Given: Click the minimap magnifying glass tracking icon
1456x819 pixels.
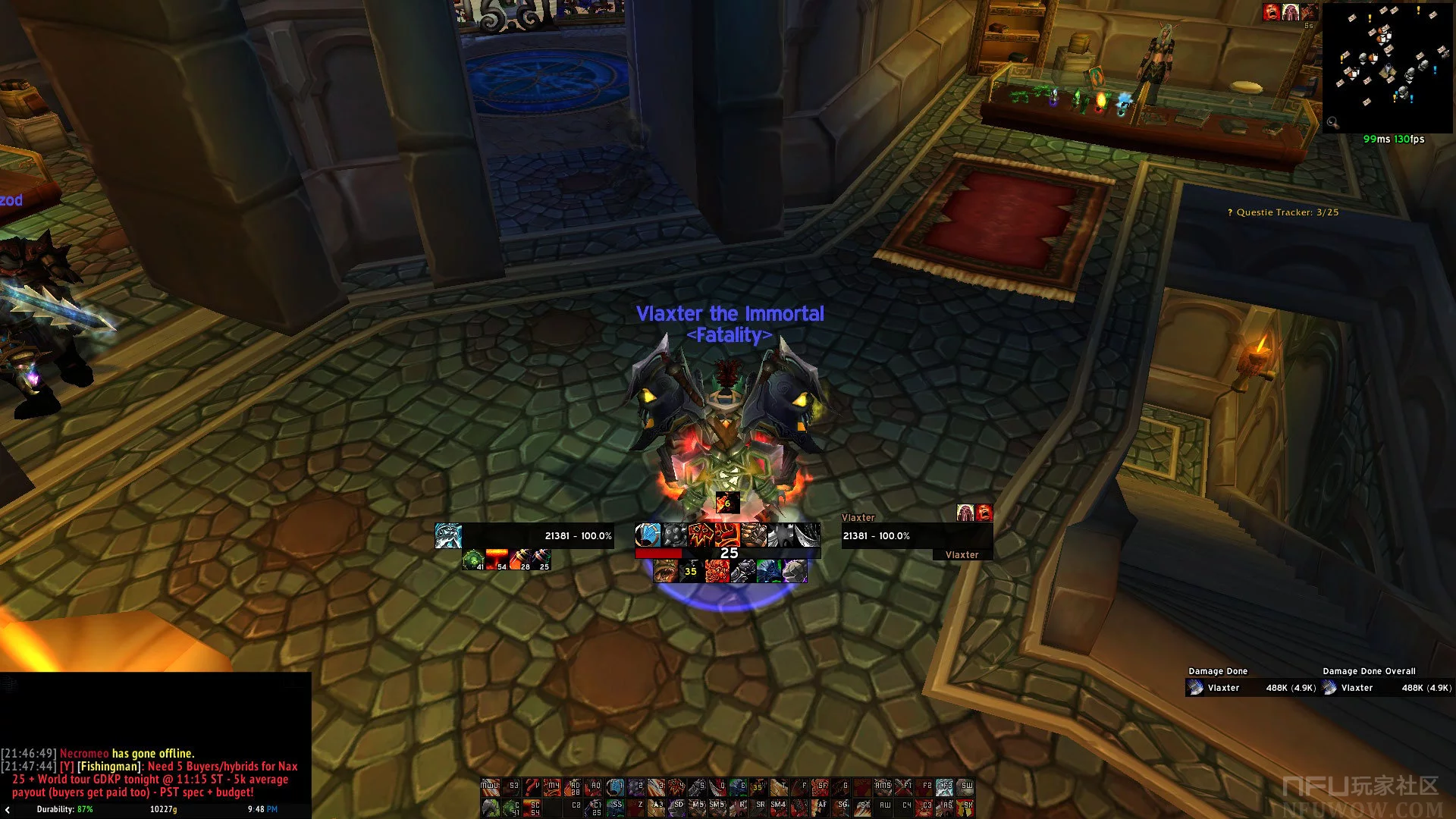Looking at the screenshot, I should coord(1332,122).
